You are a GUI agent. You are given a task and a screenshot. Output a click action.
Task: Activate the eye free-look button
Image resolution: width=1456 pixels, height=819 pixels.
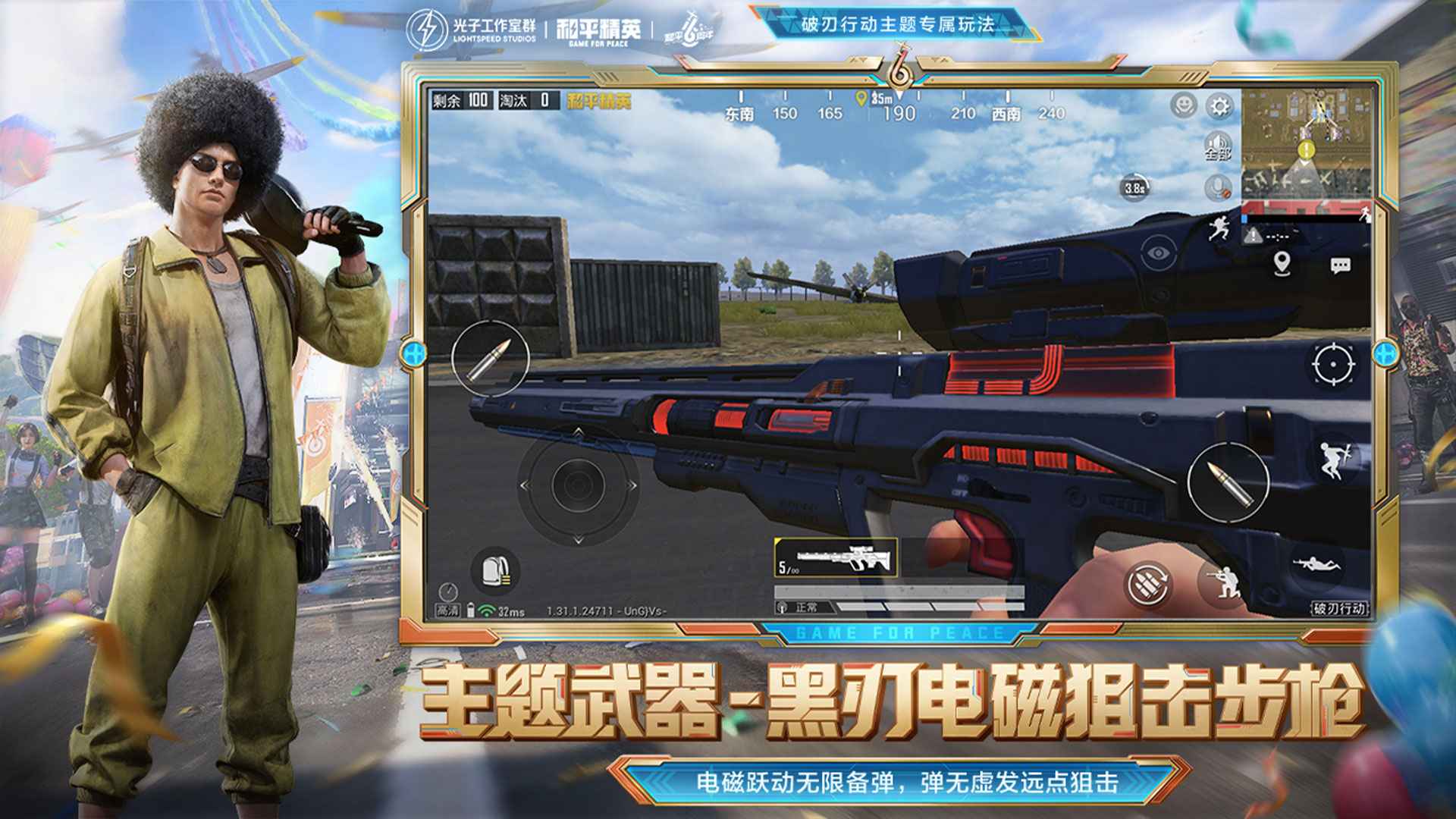[x=1158, y=253]
